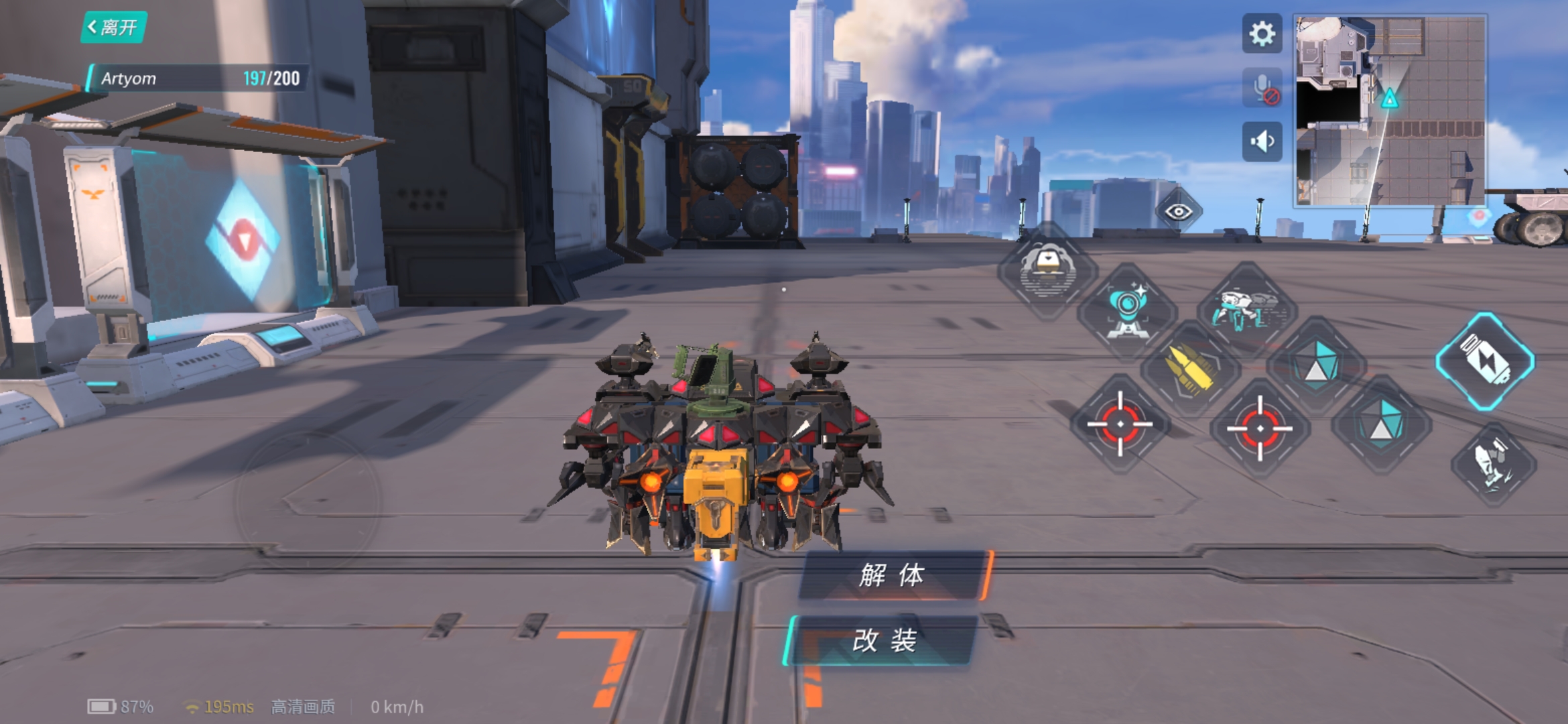
Task: Activate the energy battery ability
Action: [1485, 361]
